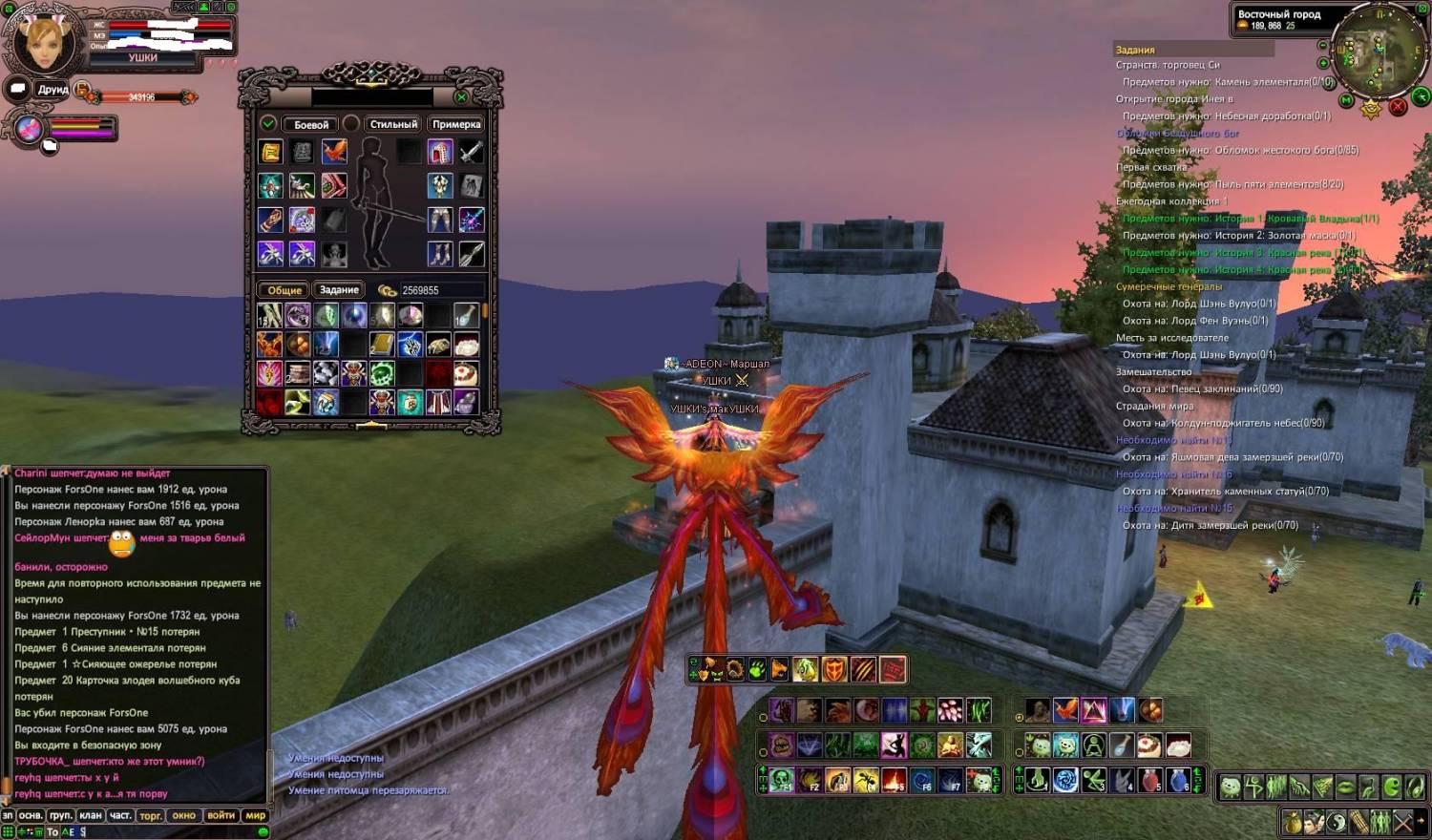Screen dimensions: 1432x840
Task: Select the торг. trade chat tab
Action: pyautogui.click(x=151, y=815)
